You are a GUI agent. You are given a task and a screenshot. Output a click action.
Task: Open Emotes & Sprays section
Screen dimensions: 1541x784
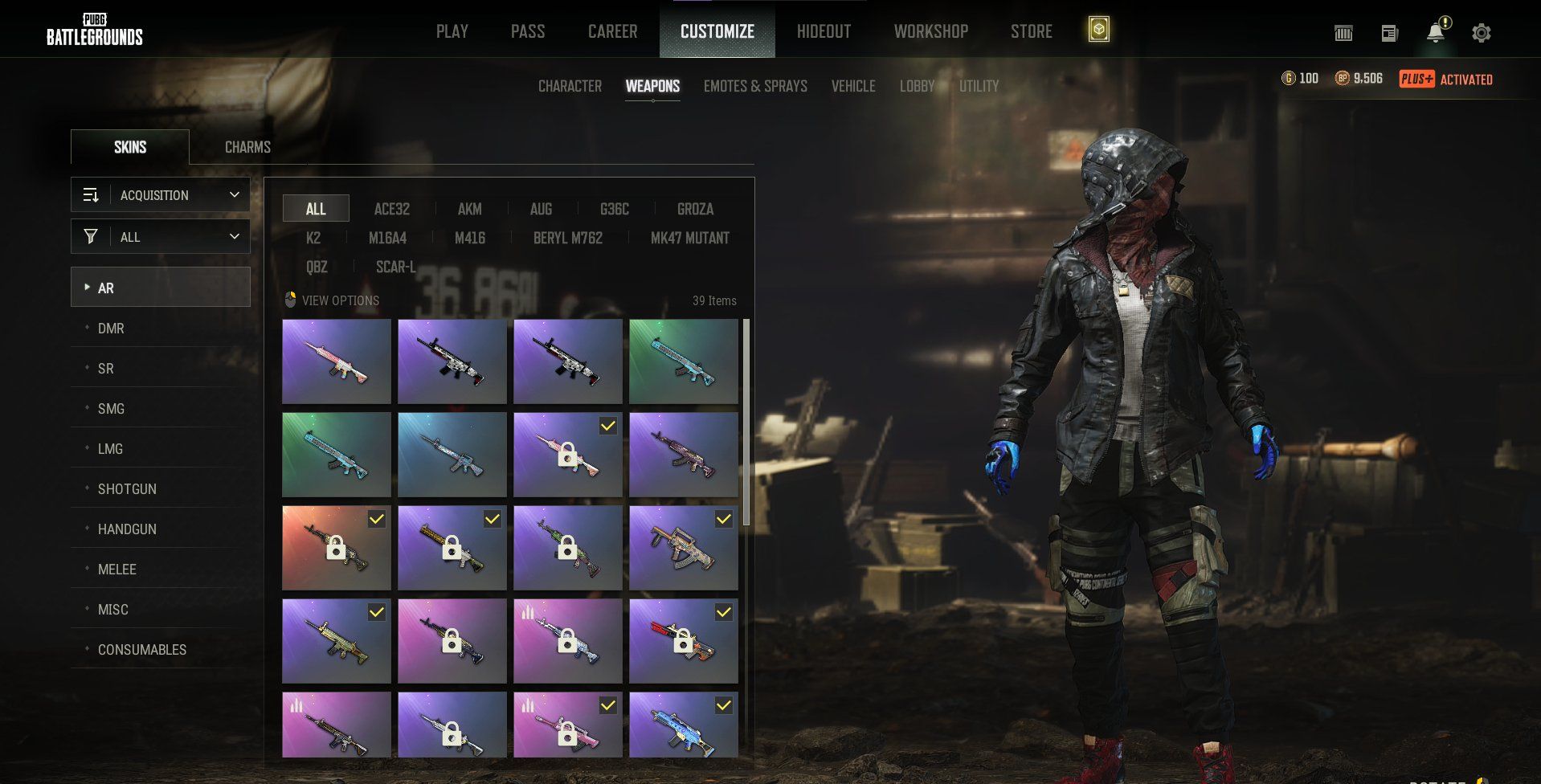[755, 86]
